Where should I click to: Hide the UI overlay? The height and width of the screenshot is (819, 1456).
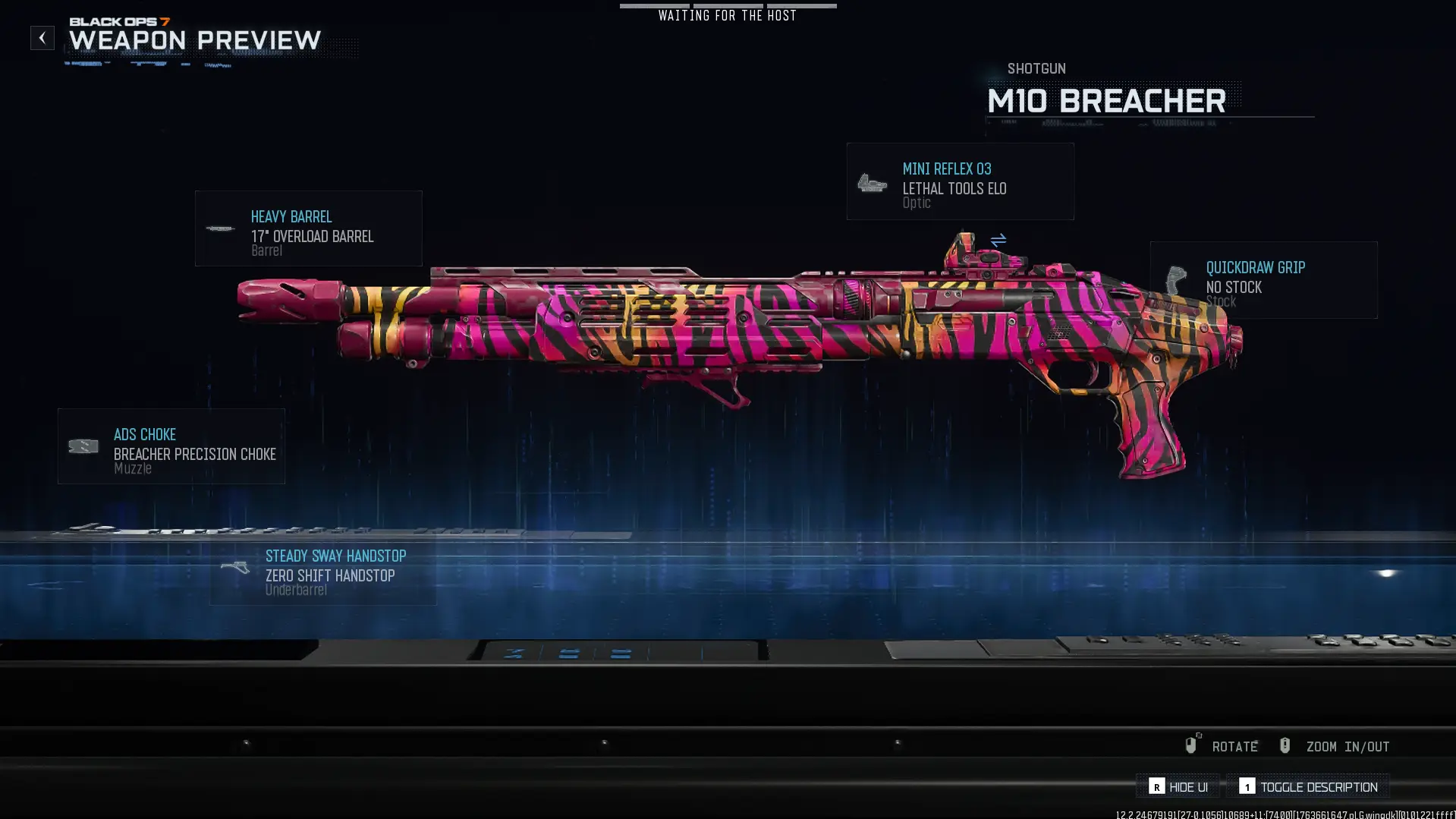pyautogui.click(x=1178, y=786)
